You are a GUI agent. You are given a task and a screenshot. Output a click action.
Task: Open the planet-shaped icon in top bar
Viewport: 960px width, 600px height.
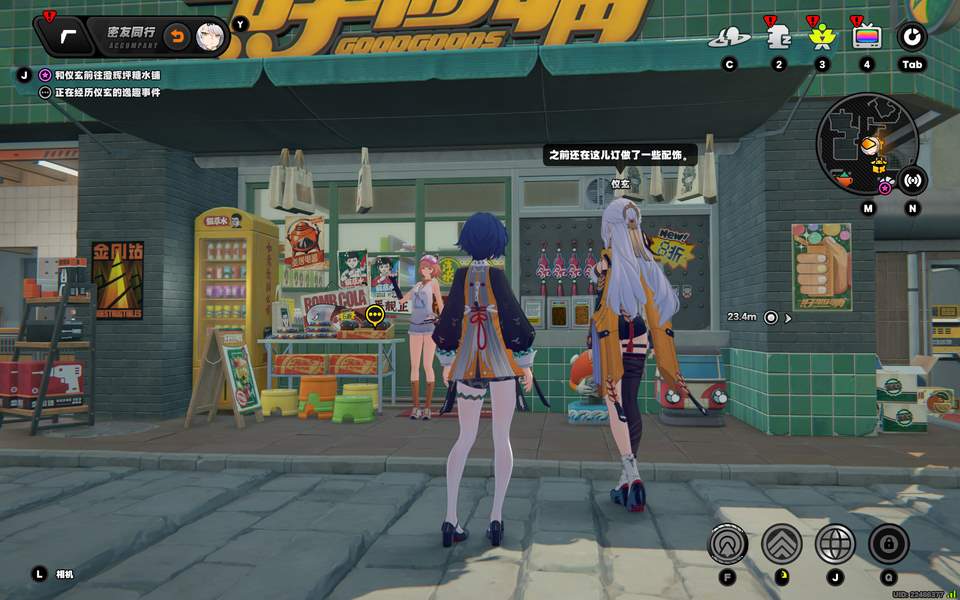(x=729, y=38)
